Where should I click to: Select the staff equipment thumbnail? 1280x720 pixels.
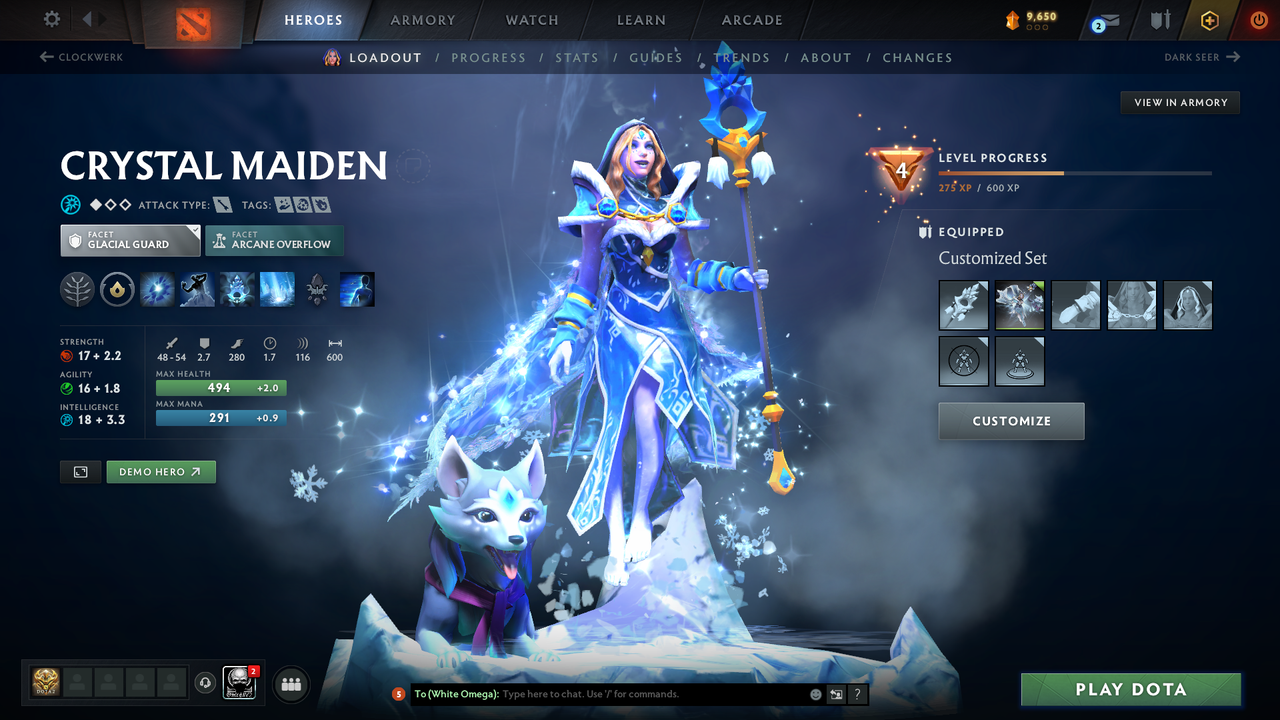coord(963,305)
